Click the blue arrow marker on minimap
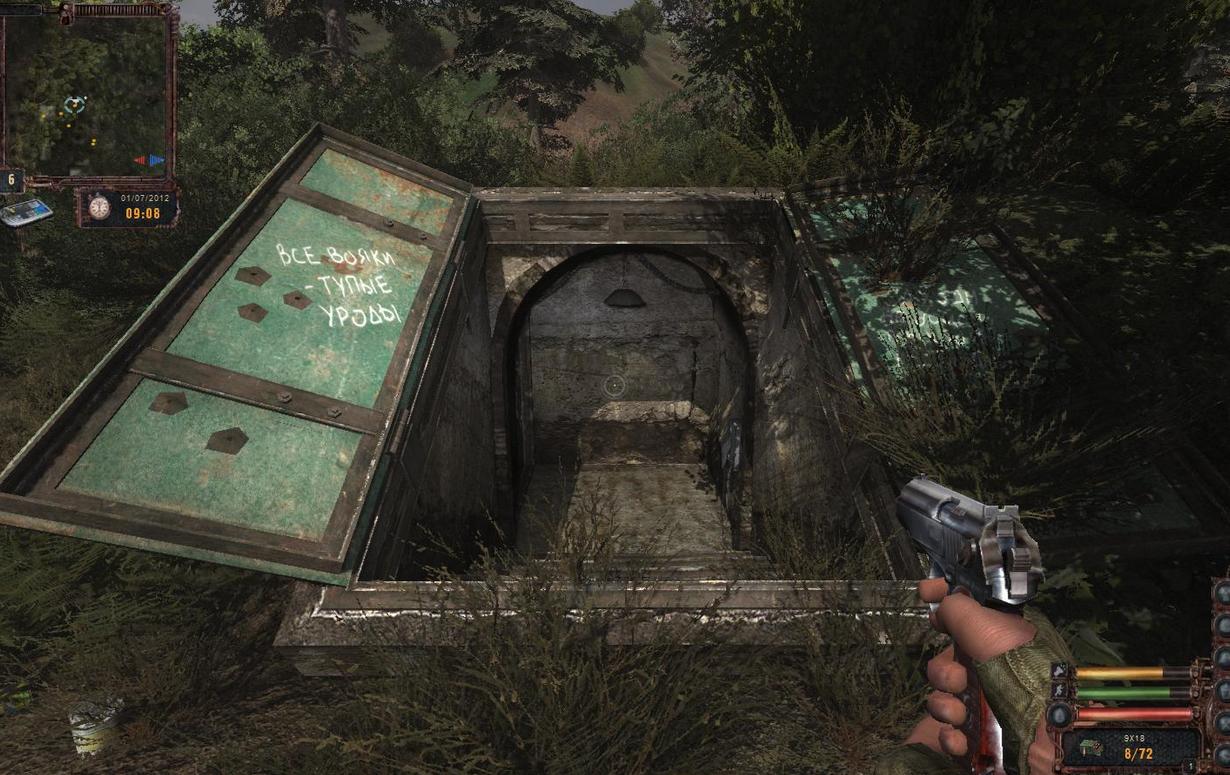1230x775 pixels. tap(155, 160)
